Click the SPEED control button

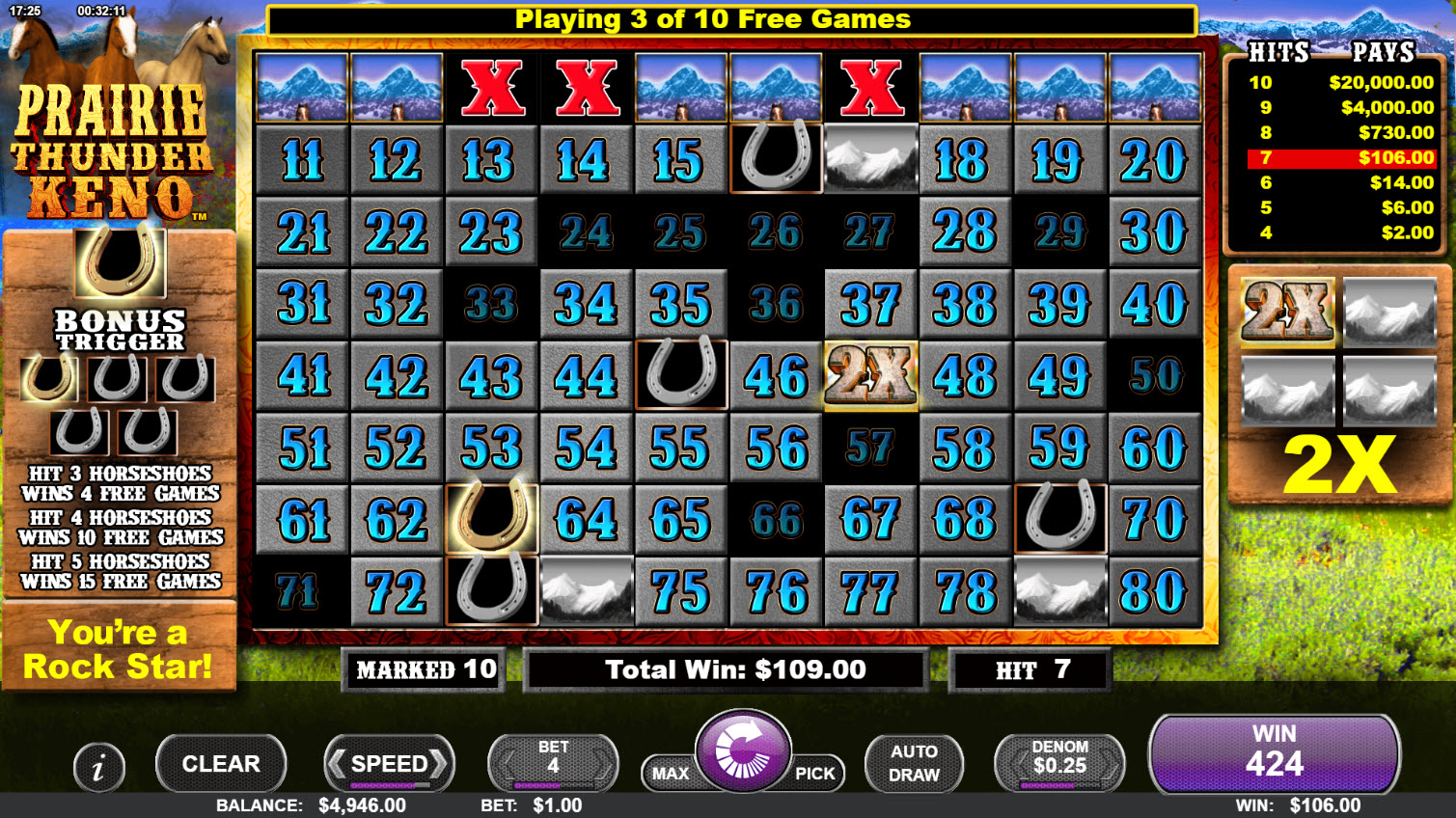pyautogui.click(x=389, y=764)
